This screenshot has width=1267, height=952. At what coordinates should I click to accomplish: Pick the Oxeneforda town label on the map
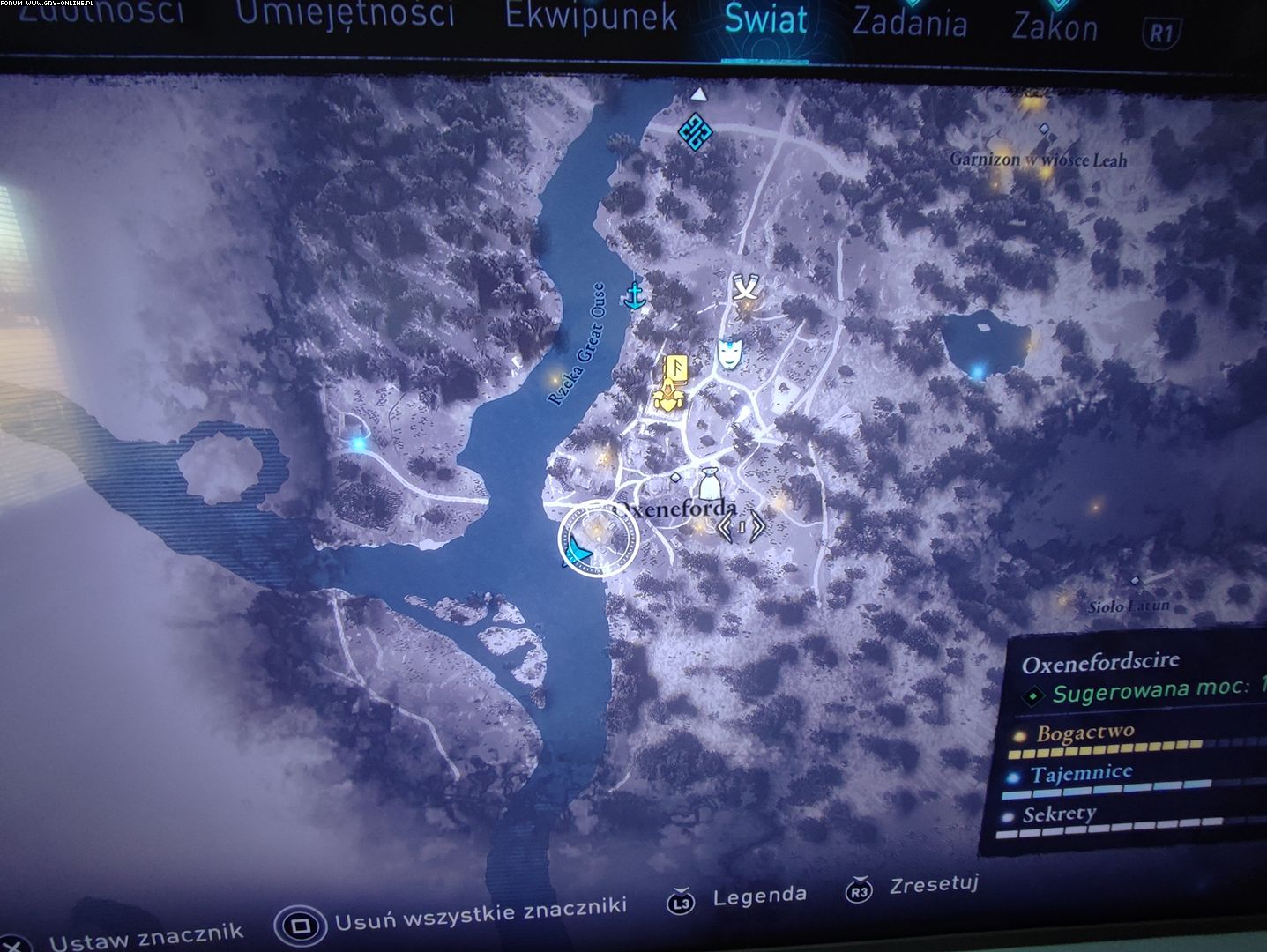tap(677, 509)
